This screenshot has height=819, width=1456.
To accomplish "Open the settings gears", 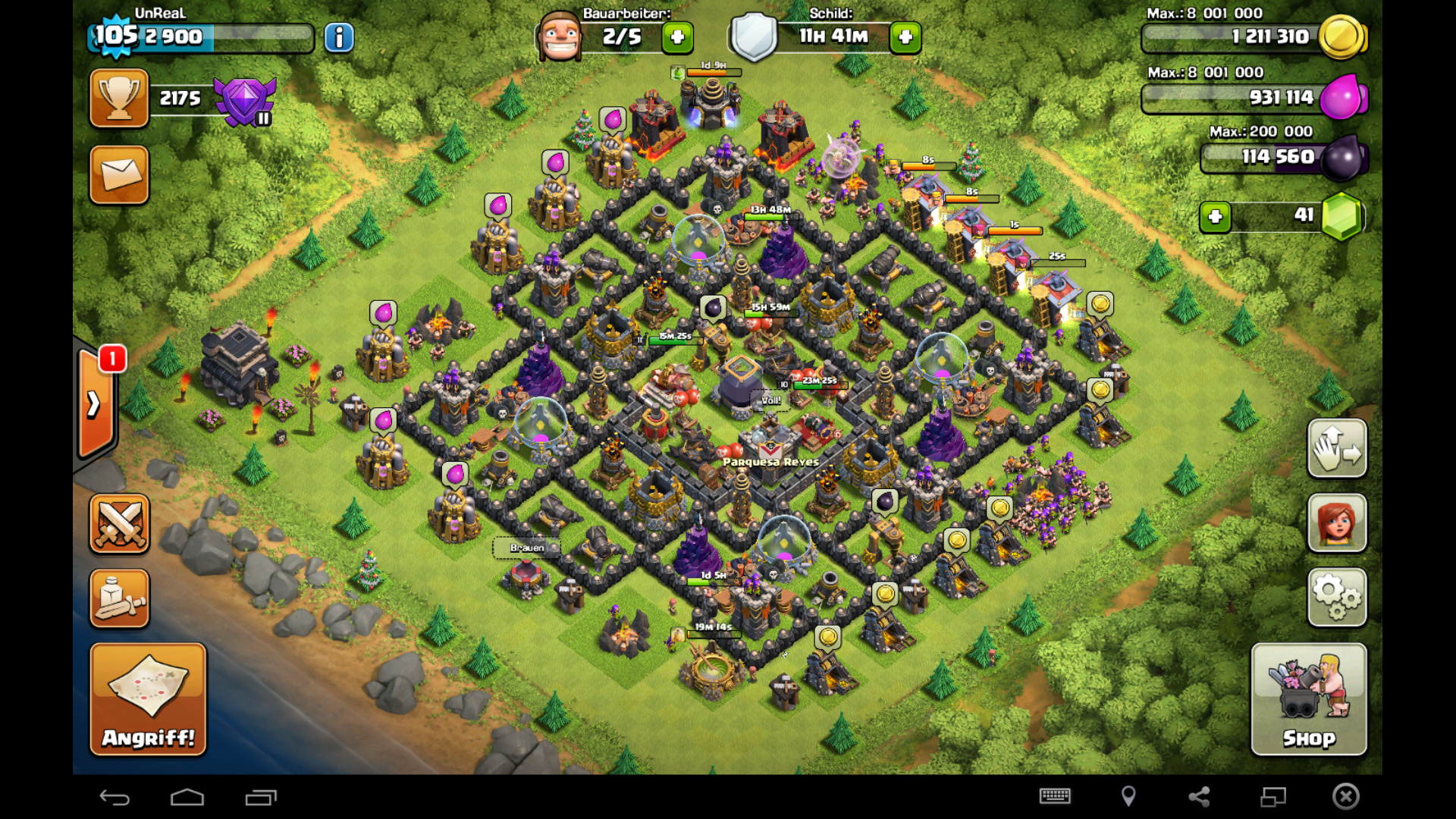I will 1337,597.
